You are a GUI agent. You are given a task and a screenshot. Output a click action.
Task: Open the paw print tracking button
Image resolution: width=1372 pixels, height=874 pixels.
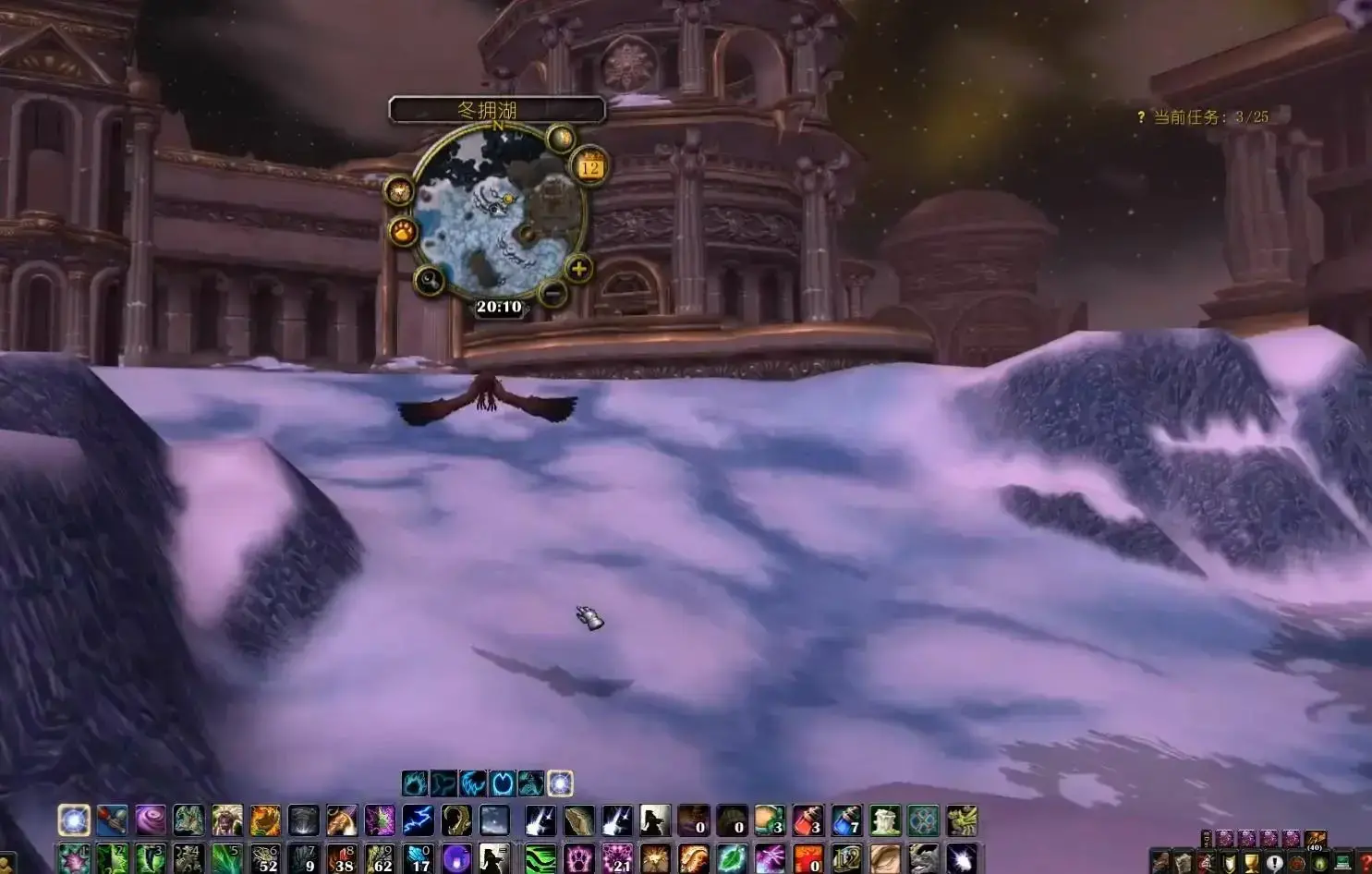[x=403, y=231]
